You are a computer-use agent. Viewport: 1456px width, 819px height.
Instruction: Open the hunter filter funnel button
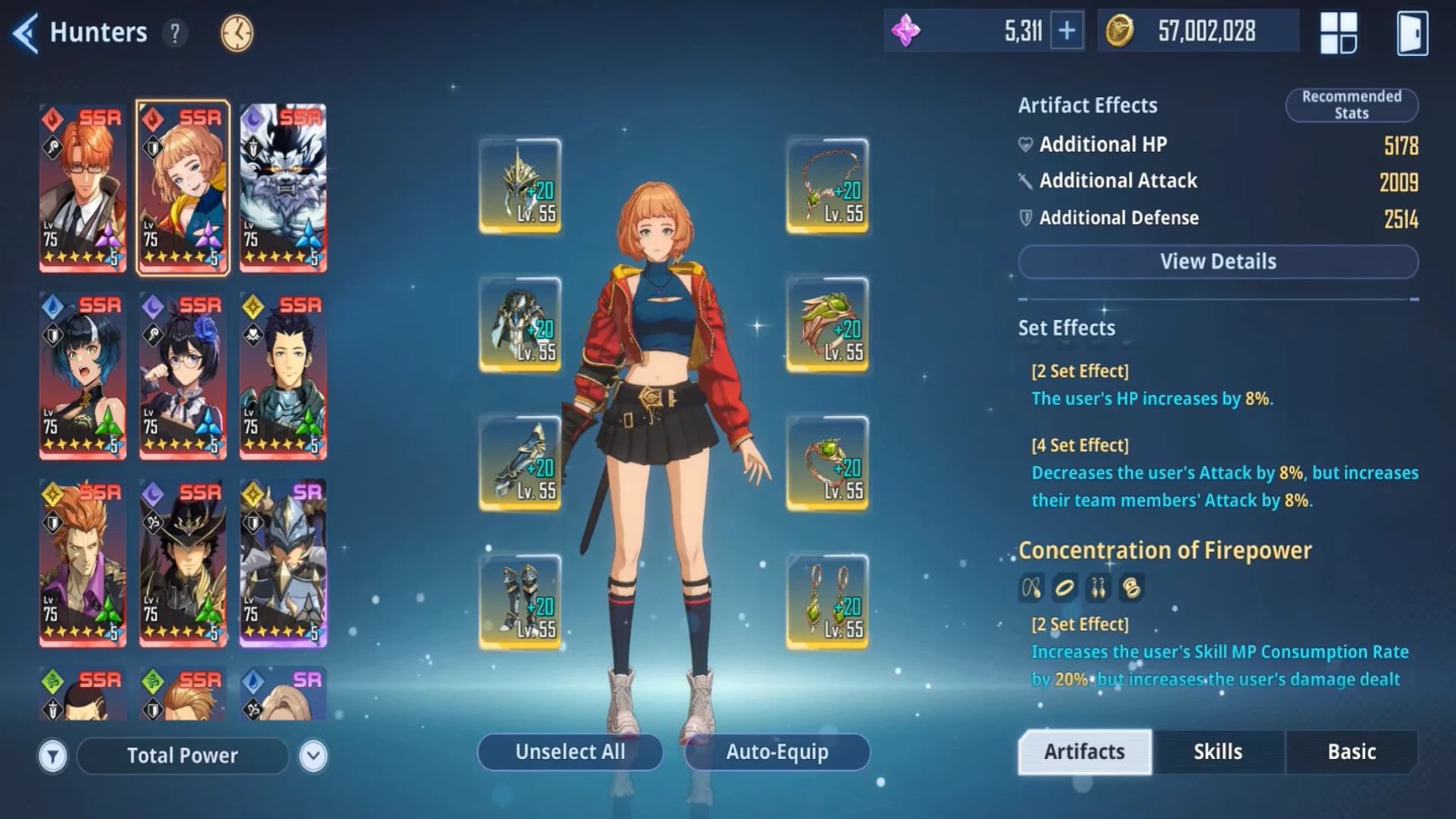click(53, 756)
